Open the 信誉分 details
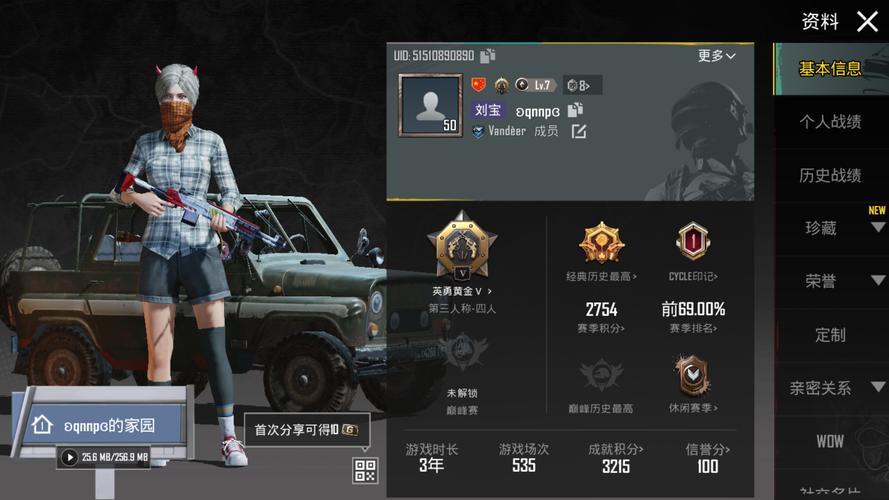The width and height of the screenshot is (889, 500). click(x=708, y=458)
